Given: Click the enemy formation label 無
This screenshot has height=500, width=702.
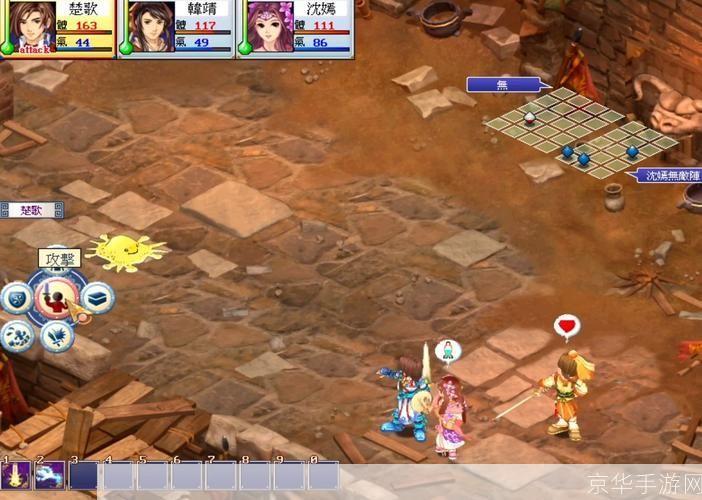Looking at the screenshot, I should [503, 85].
